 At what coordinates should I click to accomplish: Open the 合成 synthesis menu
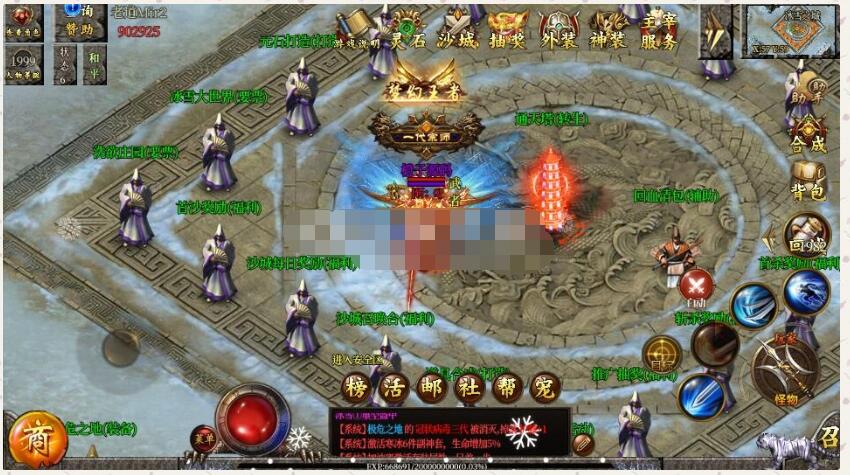[808, 137]
